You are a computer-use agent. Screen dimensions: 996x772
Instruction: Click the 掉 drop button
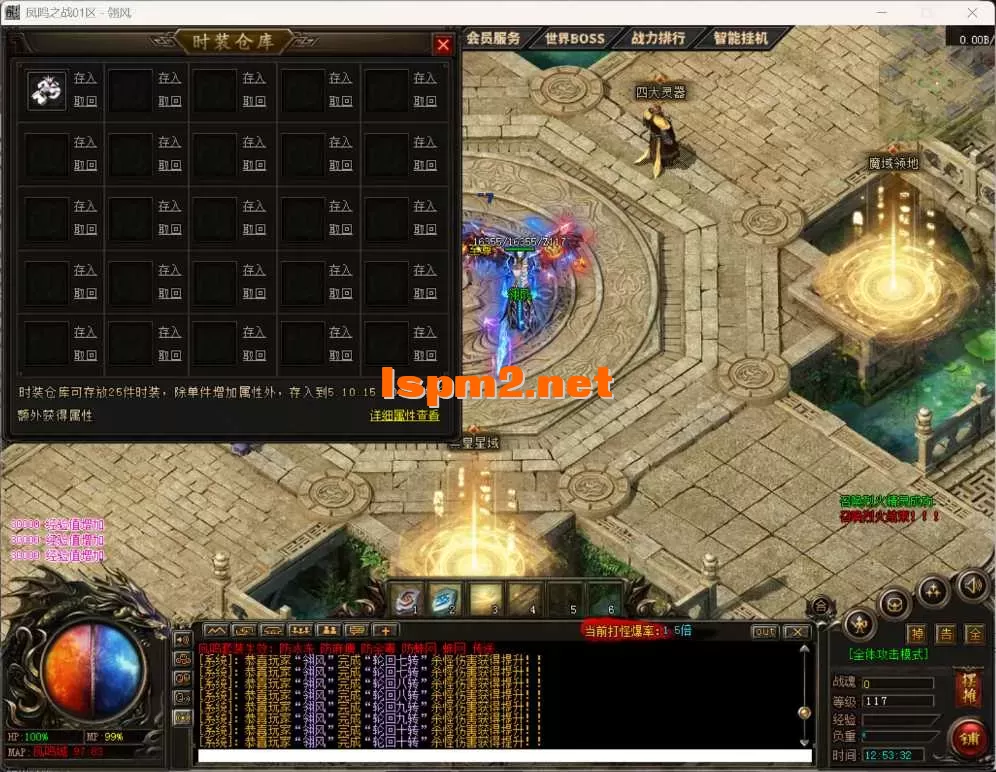pyautogui.click(x=916, y=634)
